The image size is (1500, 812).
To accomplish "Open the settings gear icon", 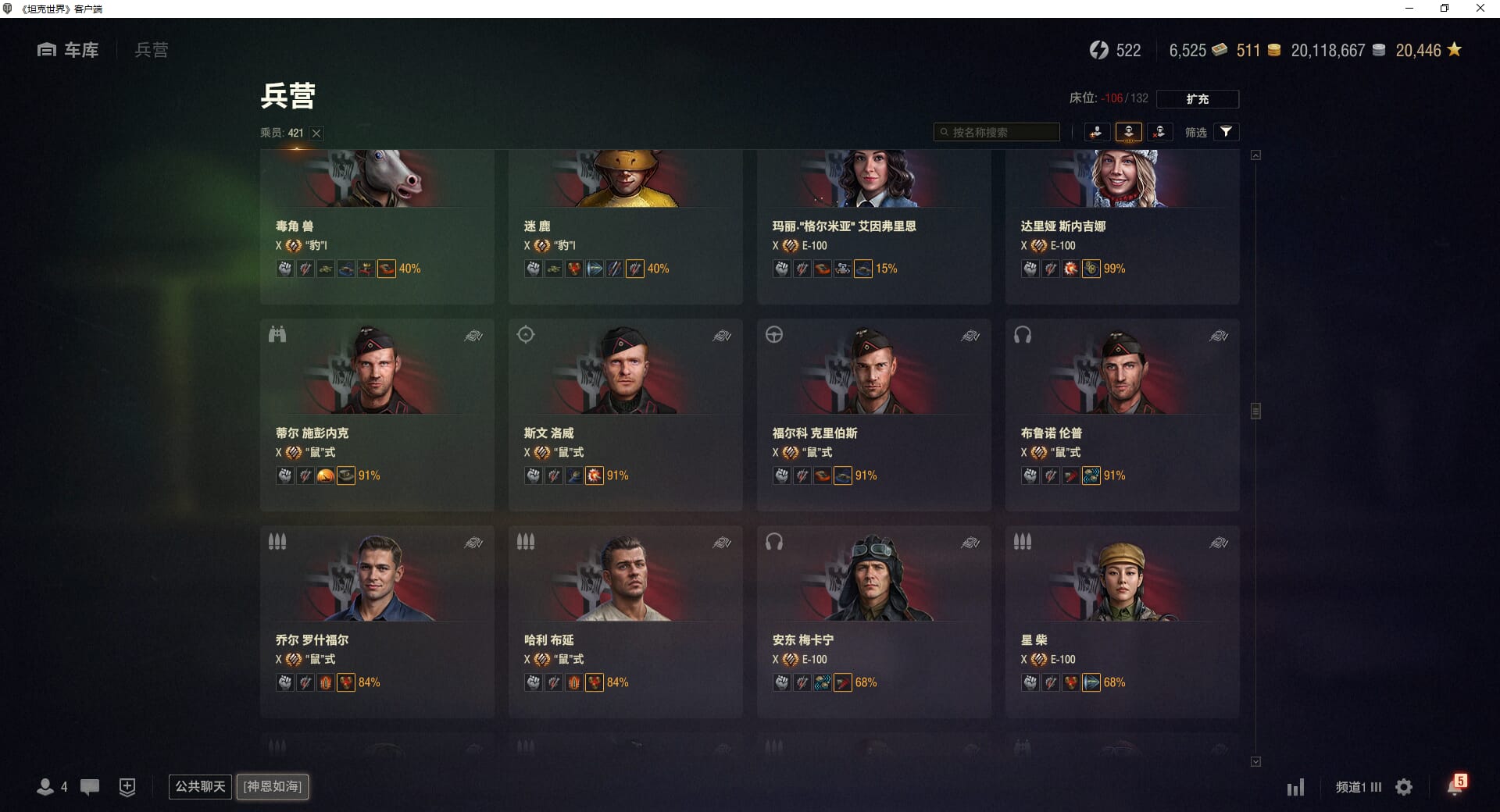I will pos(1404,787).
